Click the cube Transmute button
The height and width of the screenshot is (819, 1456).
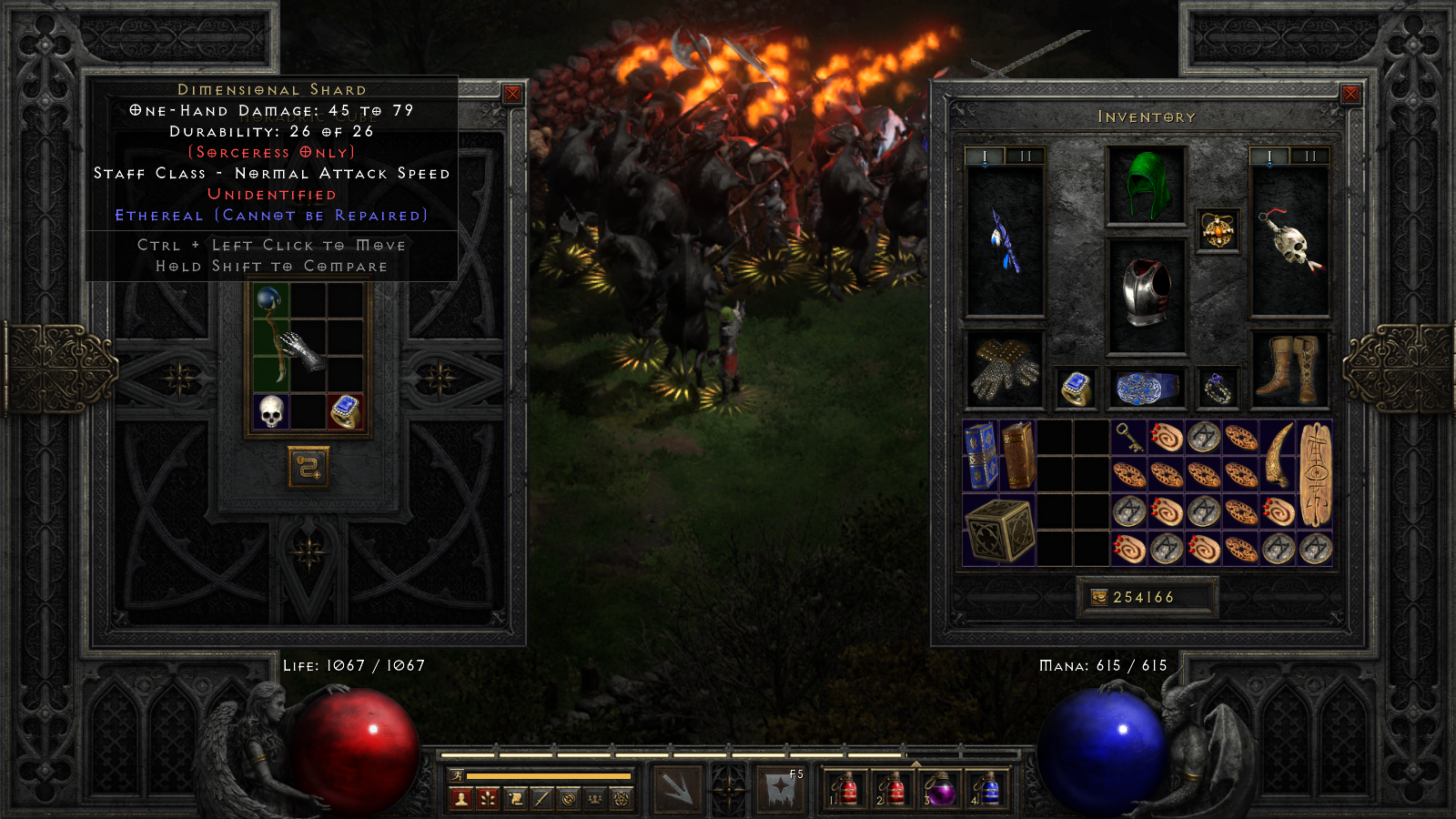[308, 467]
